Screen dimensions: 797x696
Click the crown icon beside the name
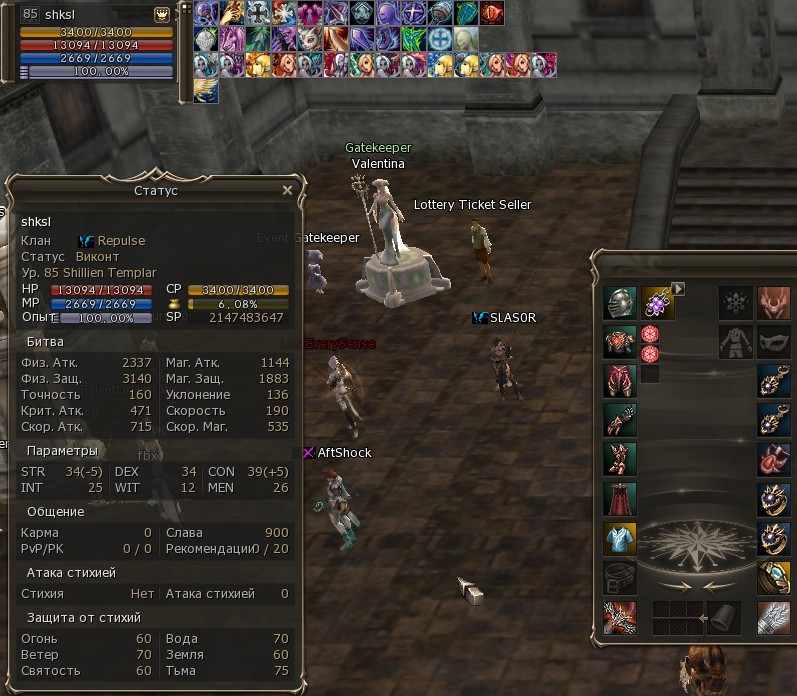(160, 15)
